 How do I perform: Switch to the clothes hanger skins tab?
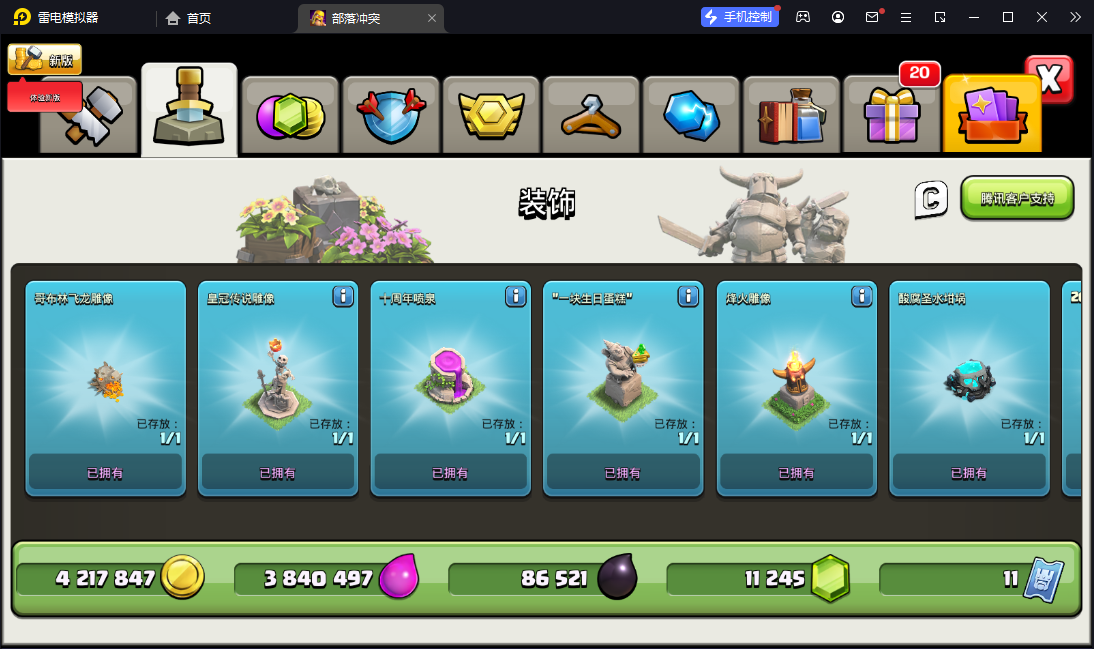tap(591, 115)
